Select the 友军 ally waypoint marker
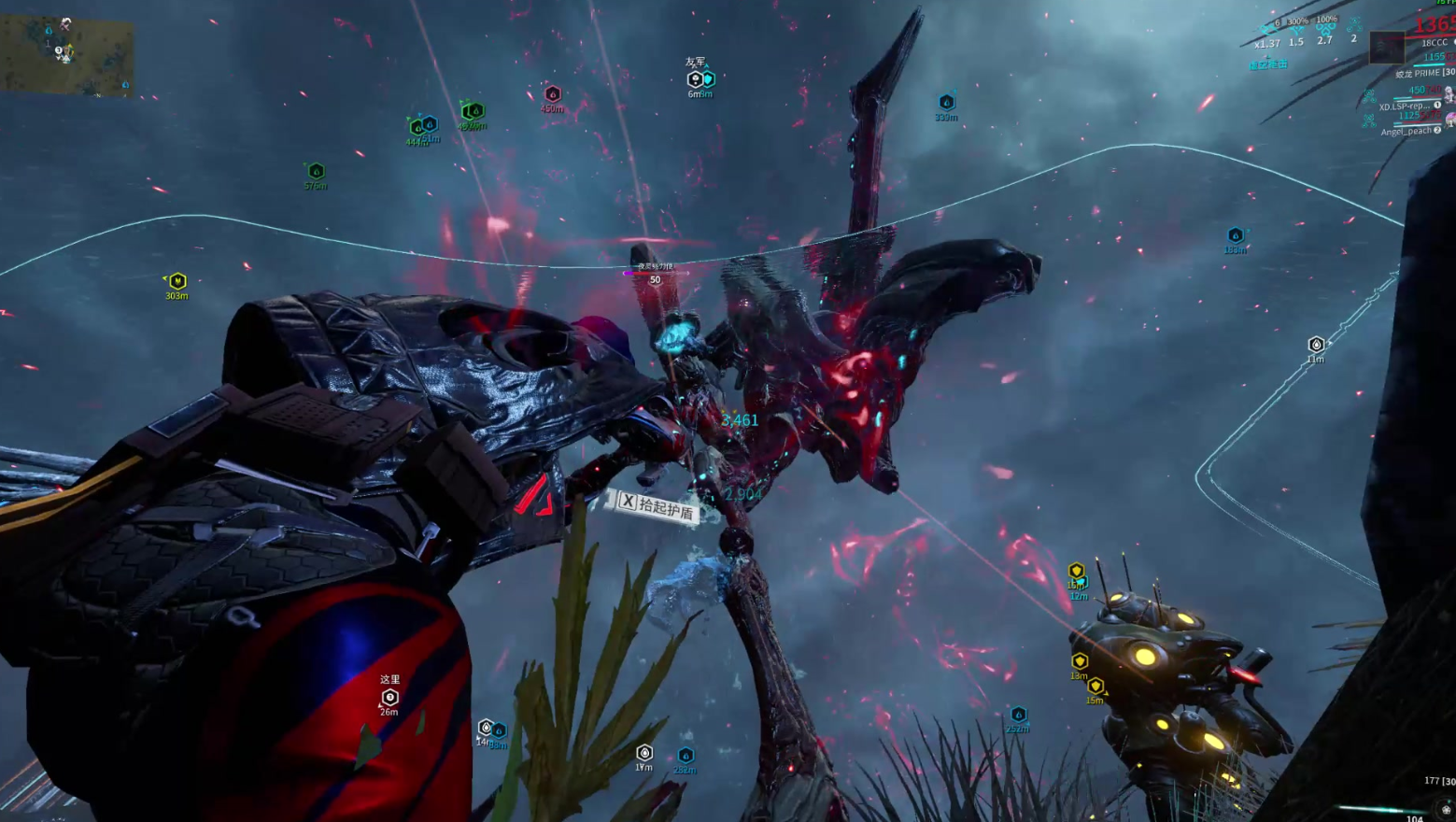 (695, 79)
